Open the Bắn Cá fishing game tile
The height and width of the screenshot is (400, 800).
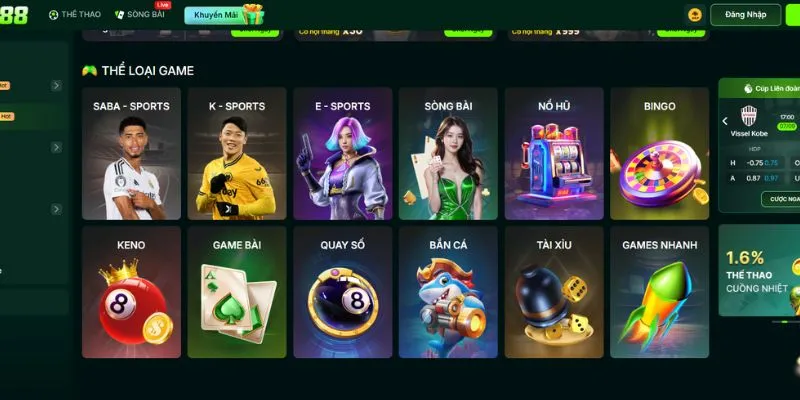click(x=448, y=291)
